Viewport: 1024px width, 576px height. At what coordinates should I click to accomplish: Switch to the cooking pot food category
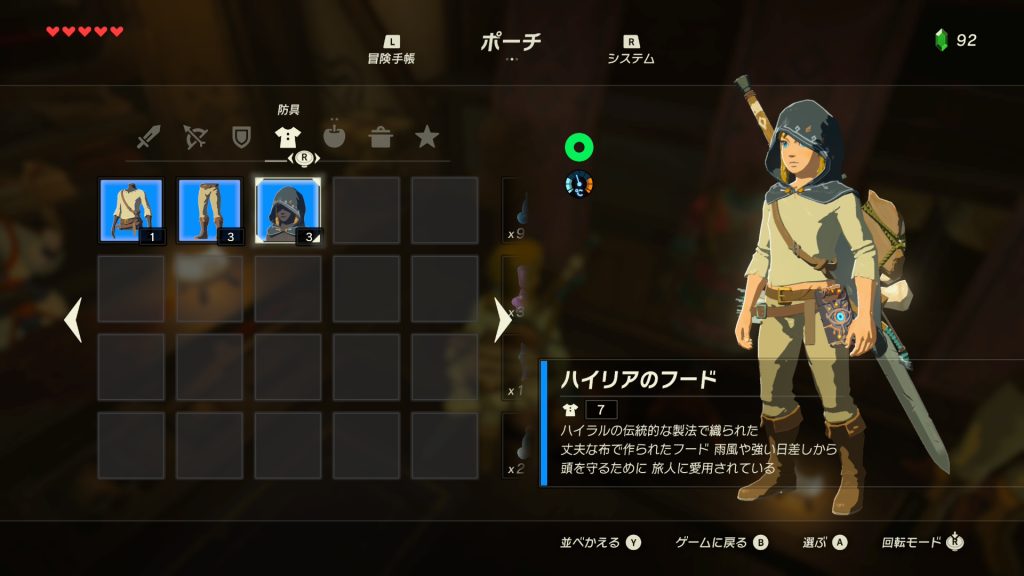pos(381,137)
